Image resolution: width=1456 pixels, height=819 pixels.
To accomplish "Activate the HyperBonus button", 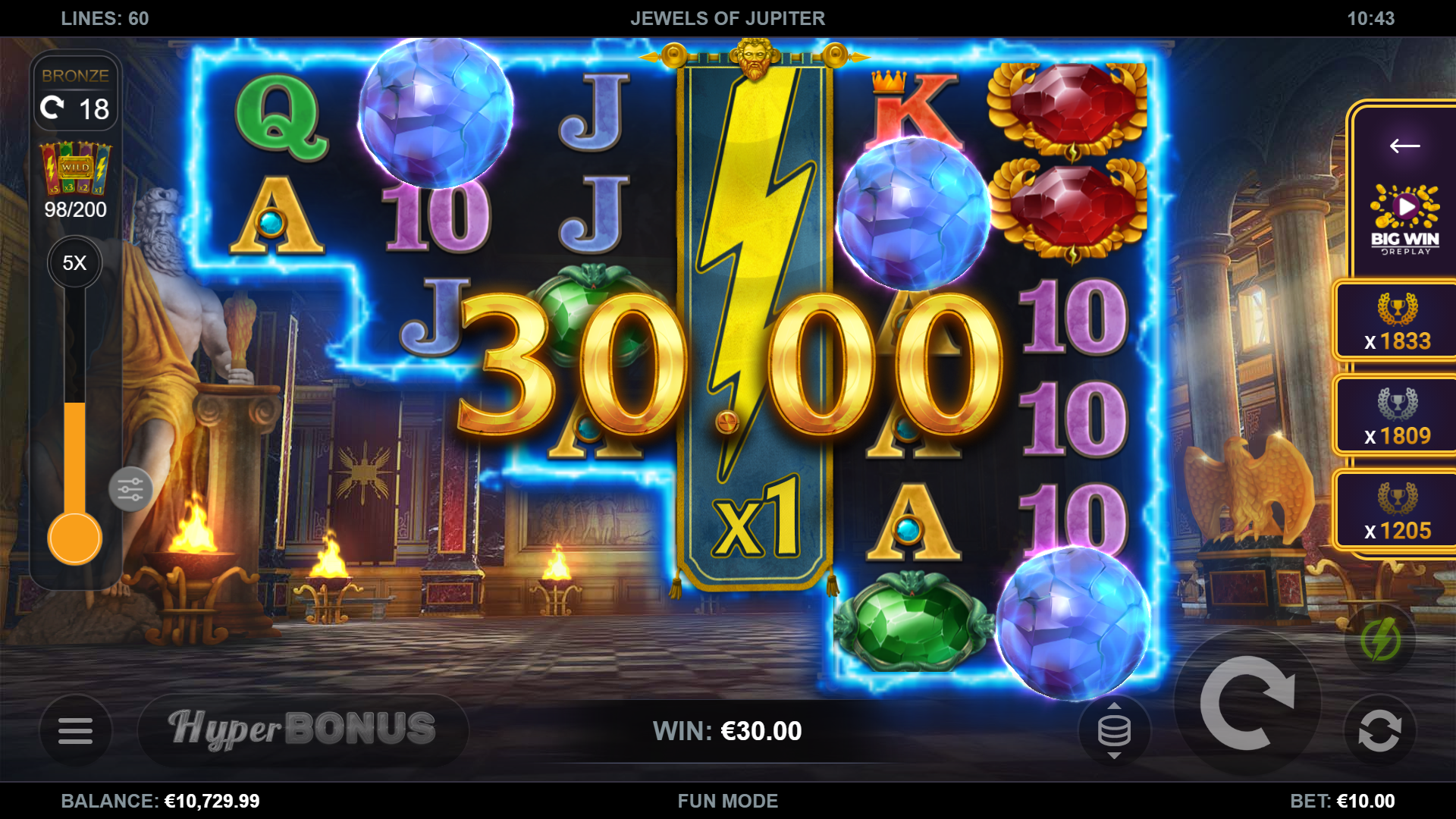I will pos(303,730).
